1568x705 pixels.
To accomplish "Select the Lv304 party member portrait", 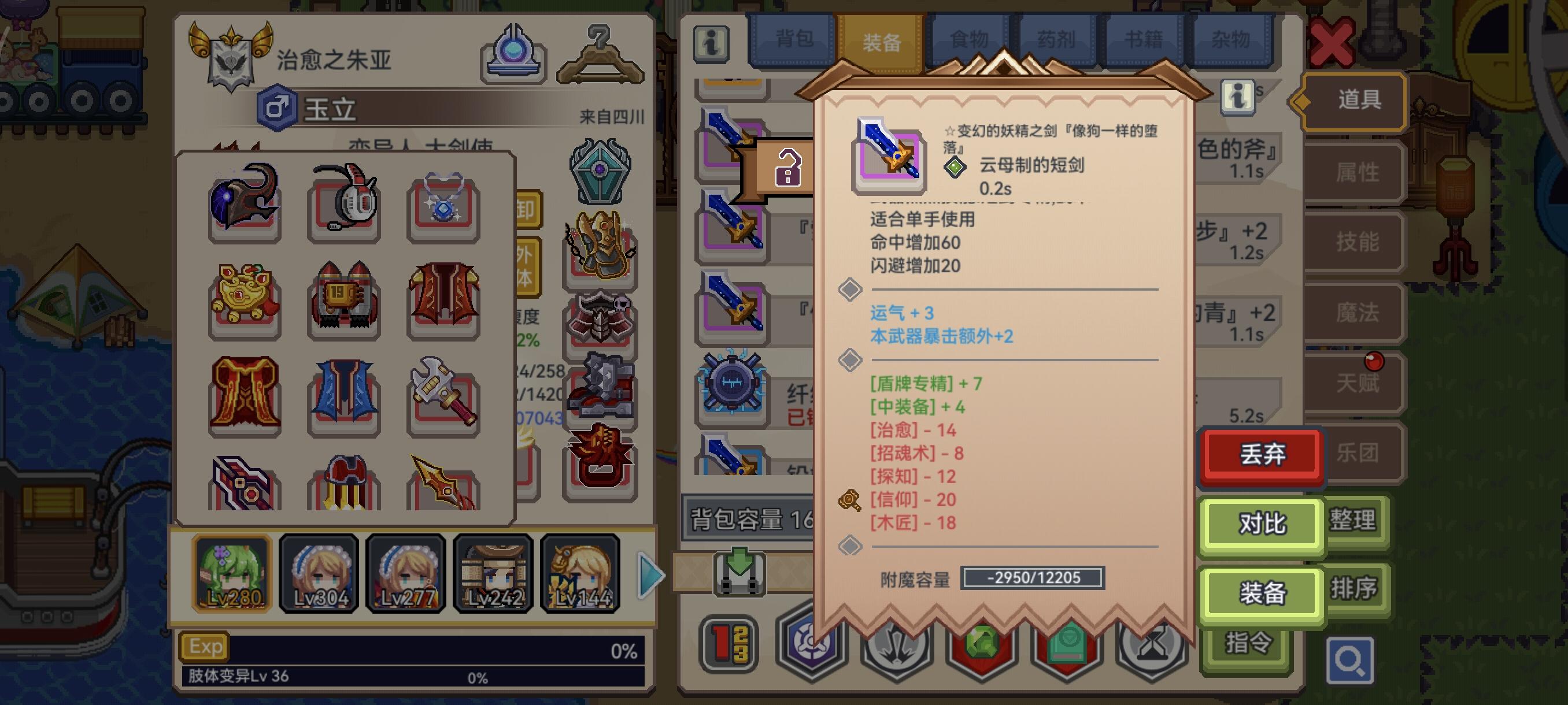I will tap(319, 572).
